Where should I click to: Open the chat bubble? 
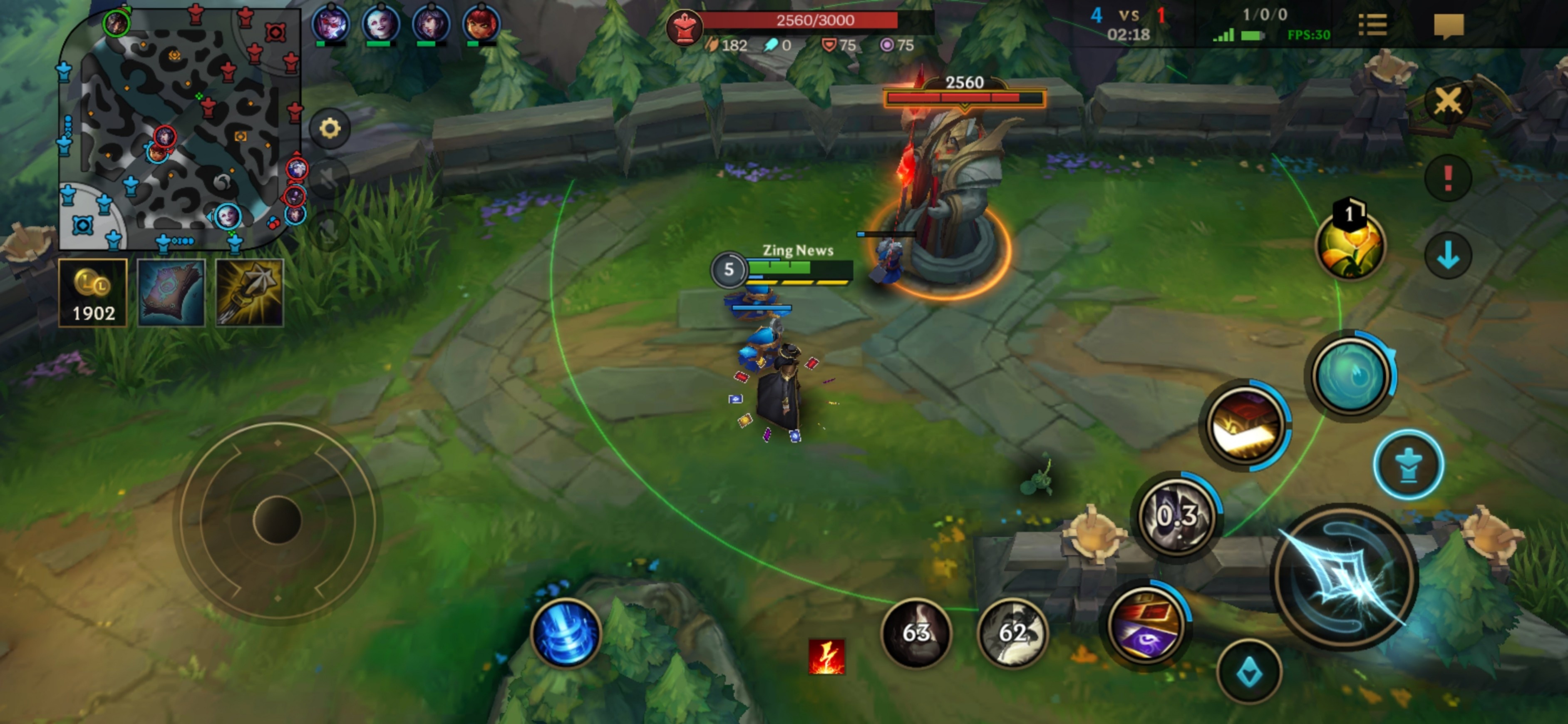(1449, 25)
